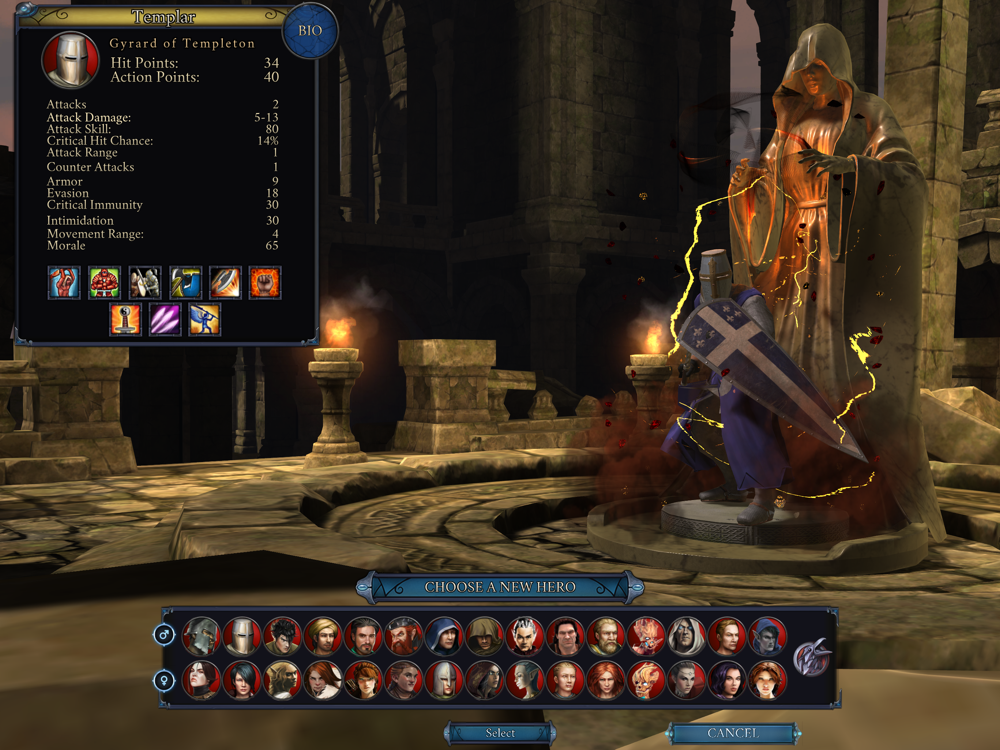Inspect the purple slash streaks ability
Viewport: 1000px width, 750px height.
point(165,320)
